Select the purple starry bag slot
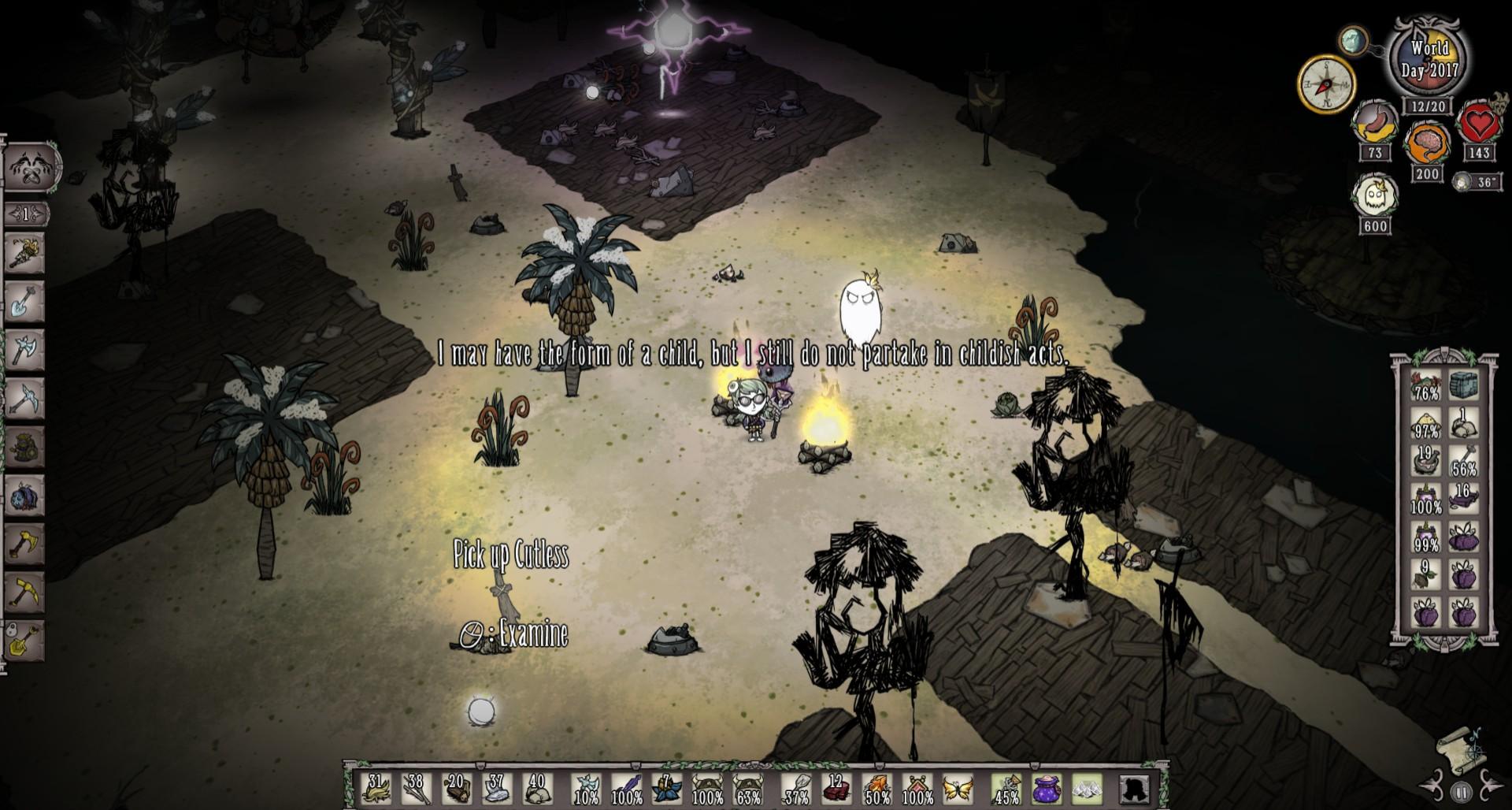The width and height of the screenshot is (1512, 810). pos(1047,788)
